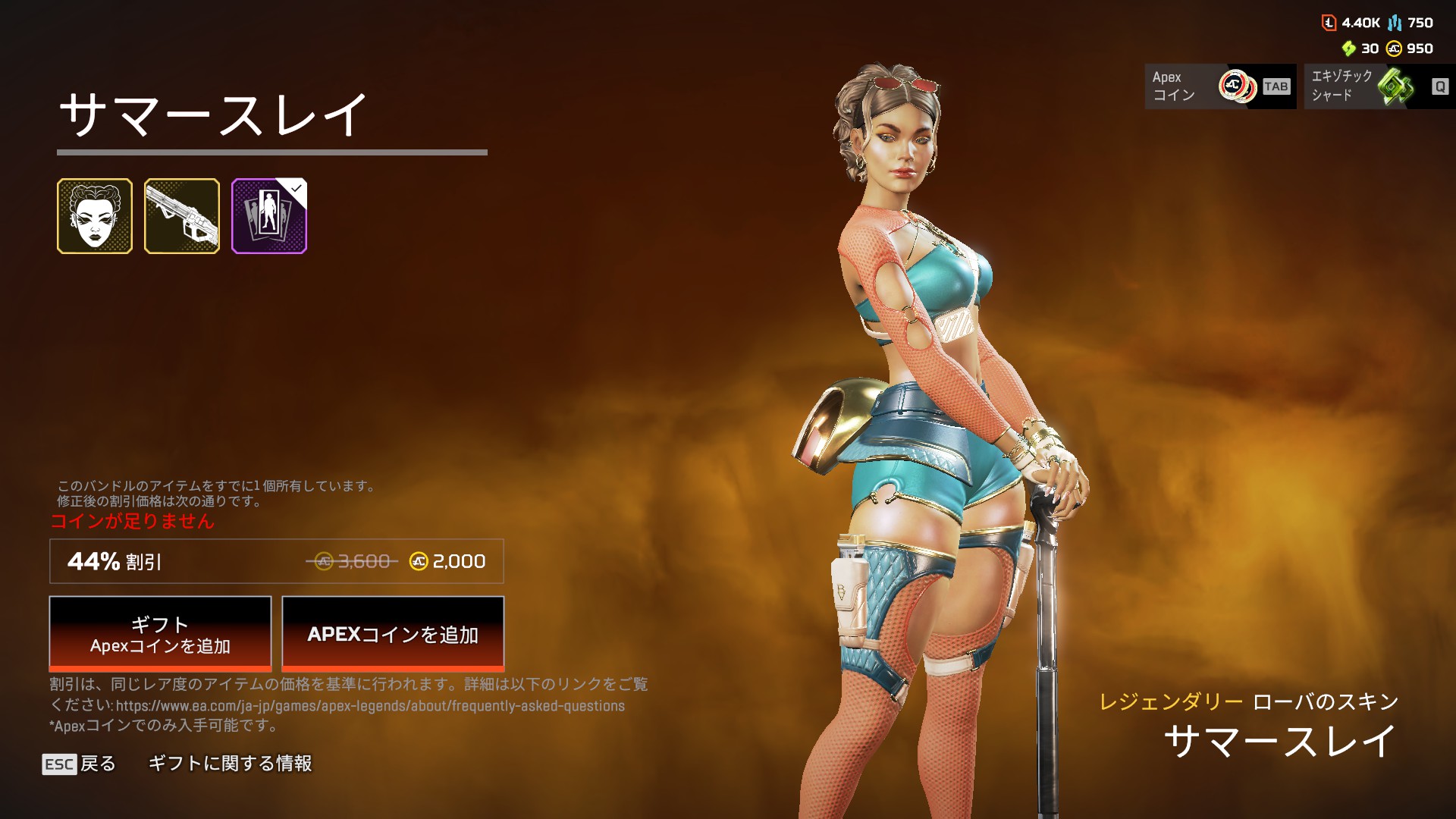Add coins with APEXコインを追加 button
1456x819 pixels.
click(393, 634)
